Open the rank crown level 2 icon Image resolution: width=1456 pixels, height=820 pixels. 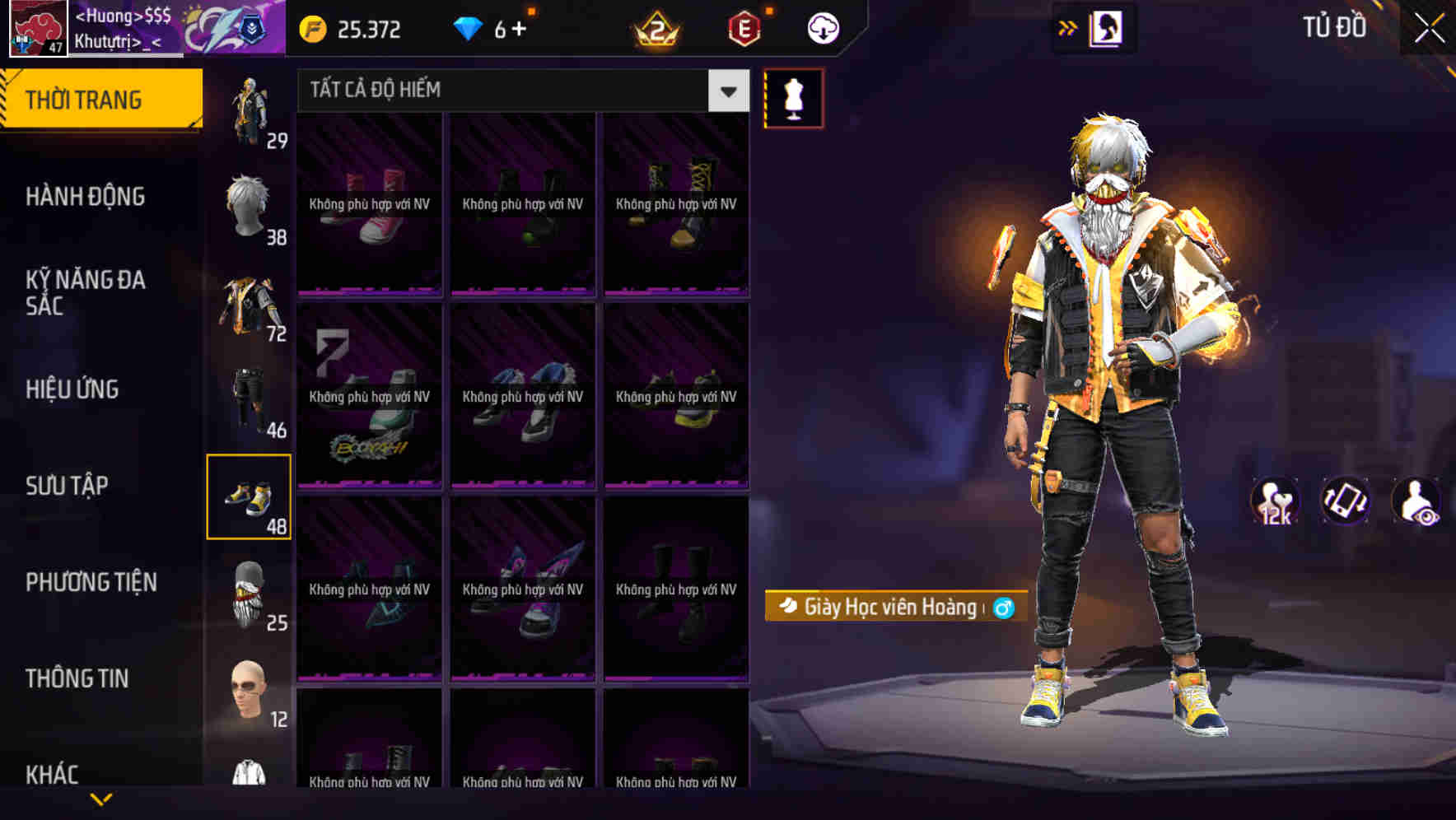[x=655, y=27]
